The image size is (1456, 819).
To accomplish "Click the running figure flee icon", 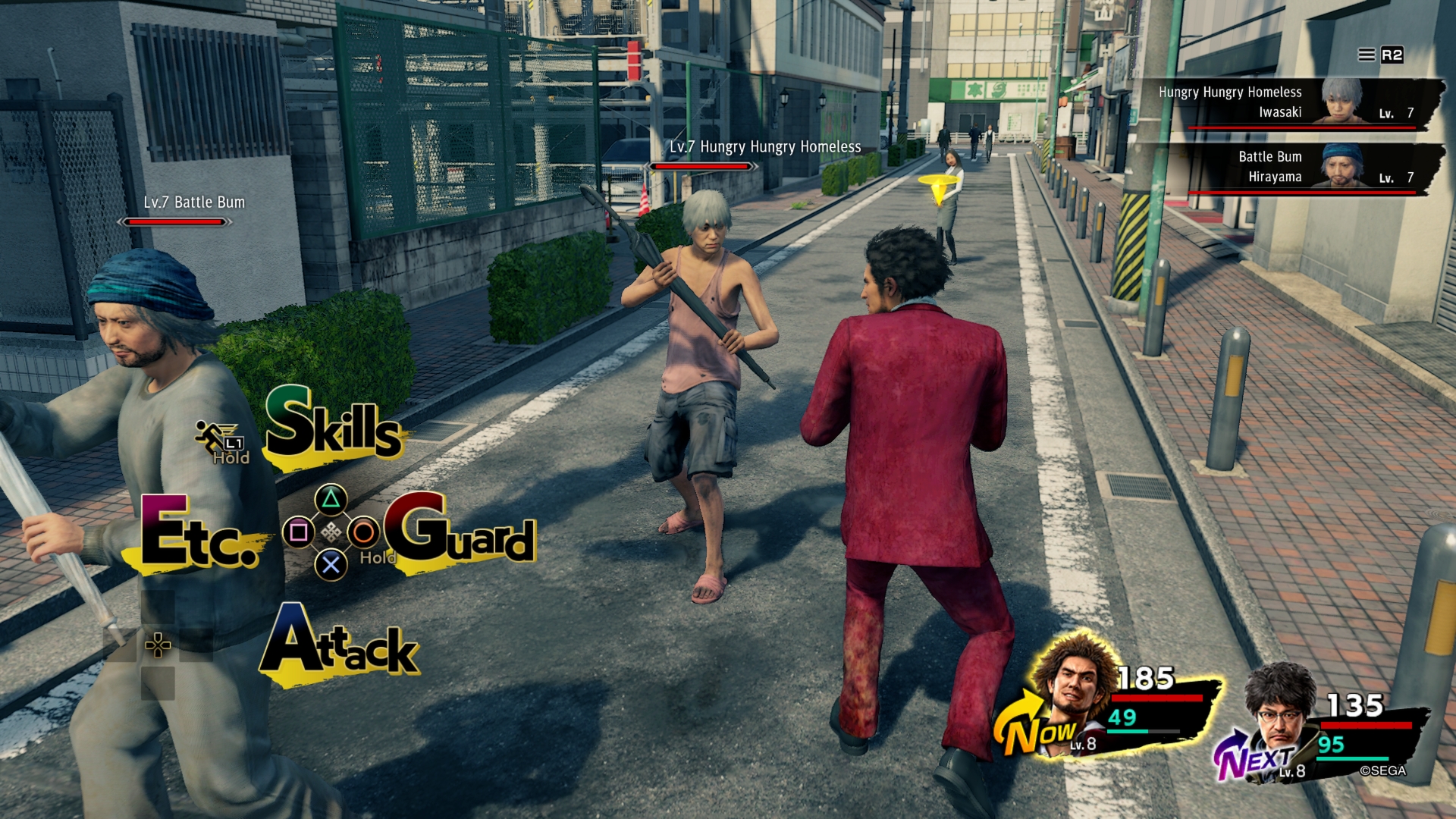I will pos(212,437).
